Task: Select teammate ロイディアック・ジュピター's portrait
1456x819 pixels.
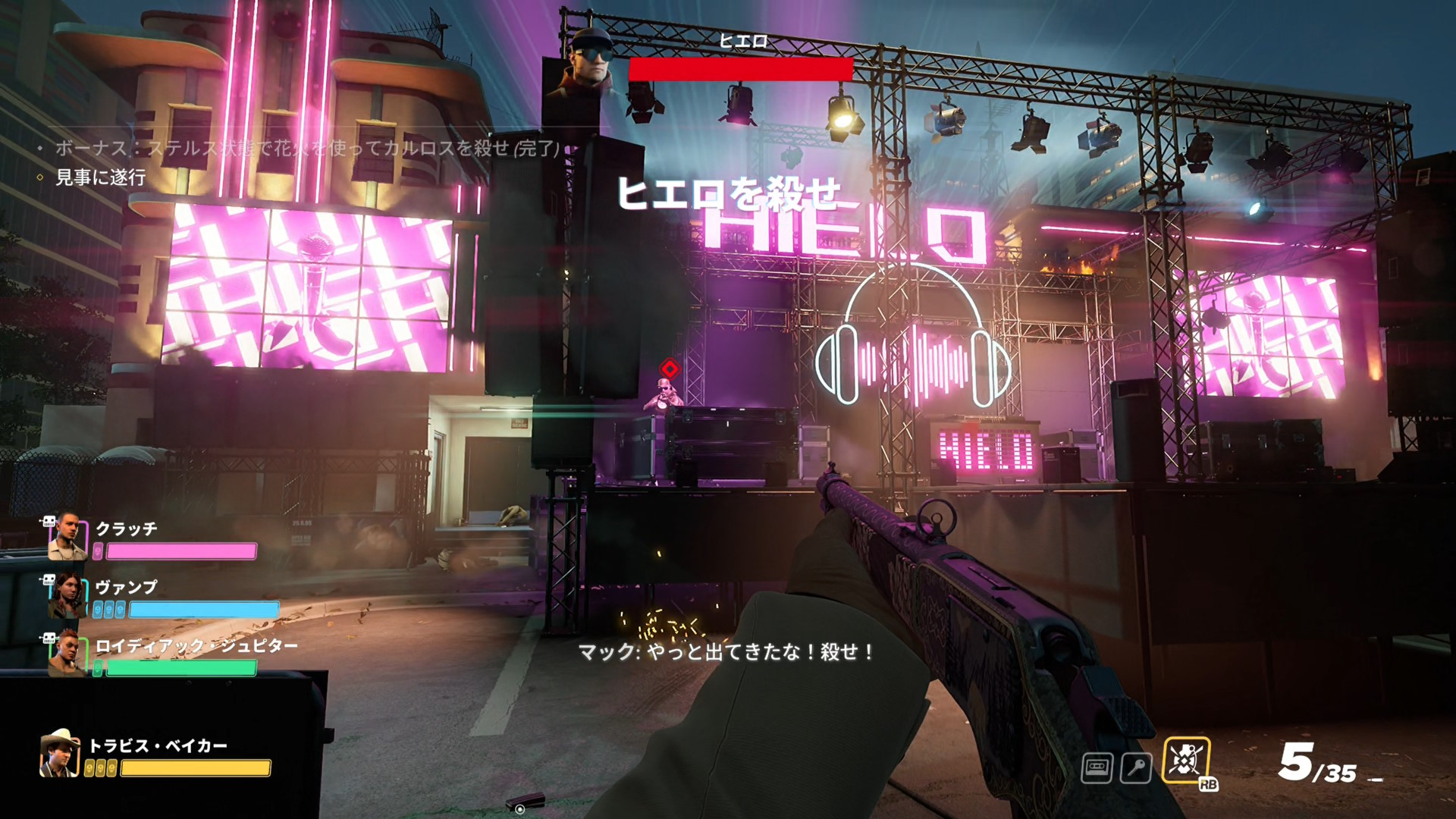Action: [67, 654]
